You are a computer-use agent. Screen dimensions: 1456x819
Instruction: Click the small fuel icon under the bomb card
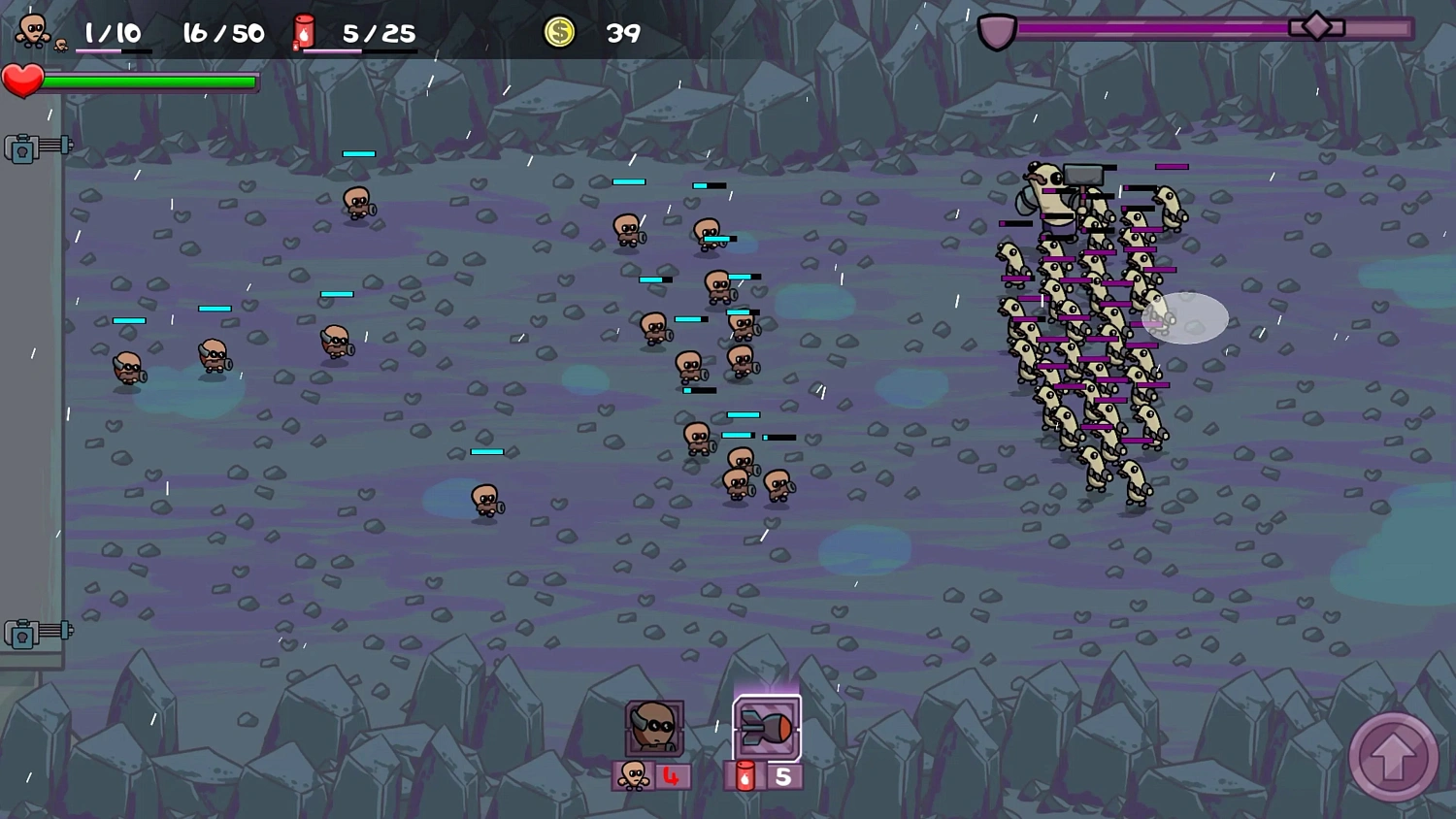click(x=744, y=776)
